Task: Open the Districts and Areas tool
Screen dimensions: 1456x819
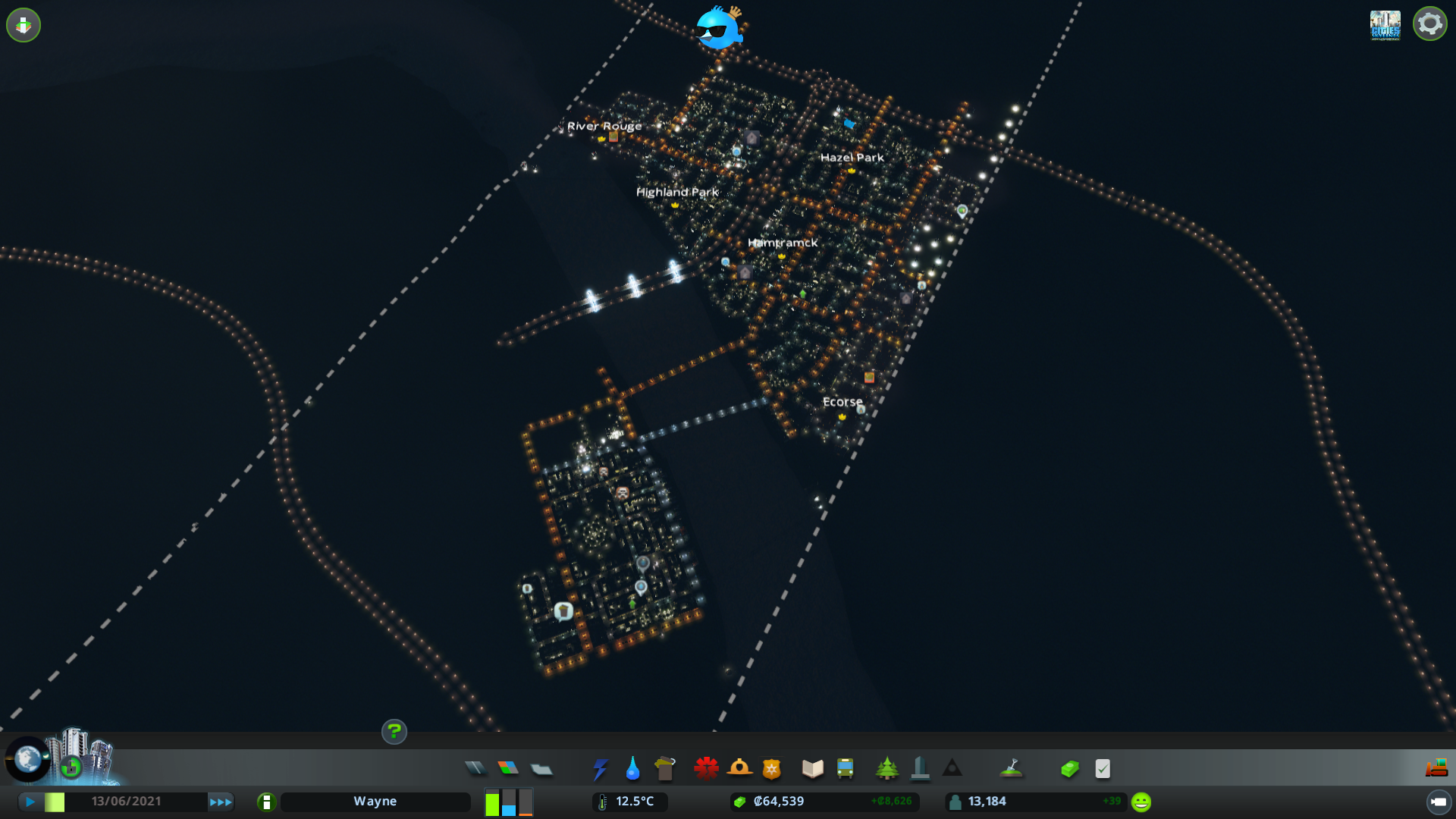Action: point(541,768)
